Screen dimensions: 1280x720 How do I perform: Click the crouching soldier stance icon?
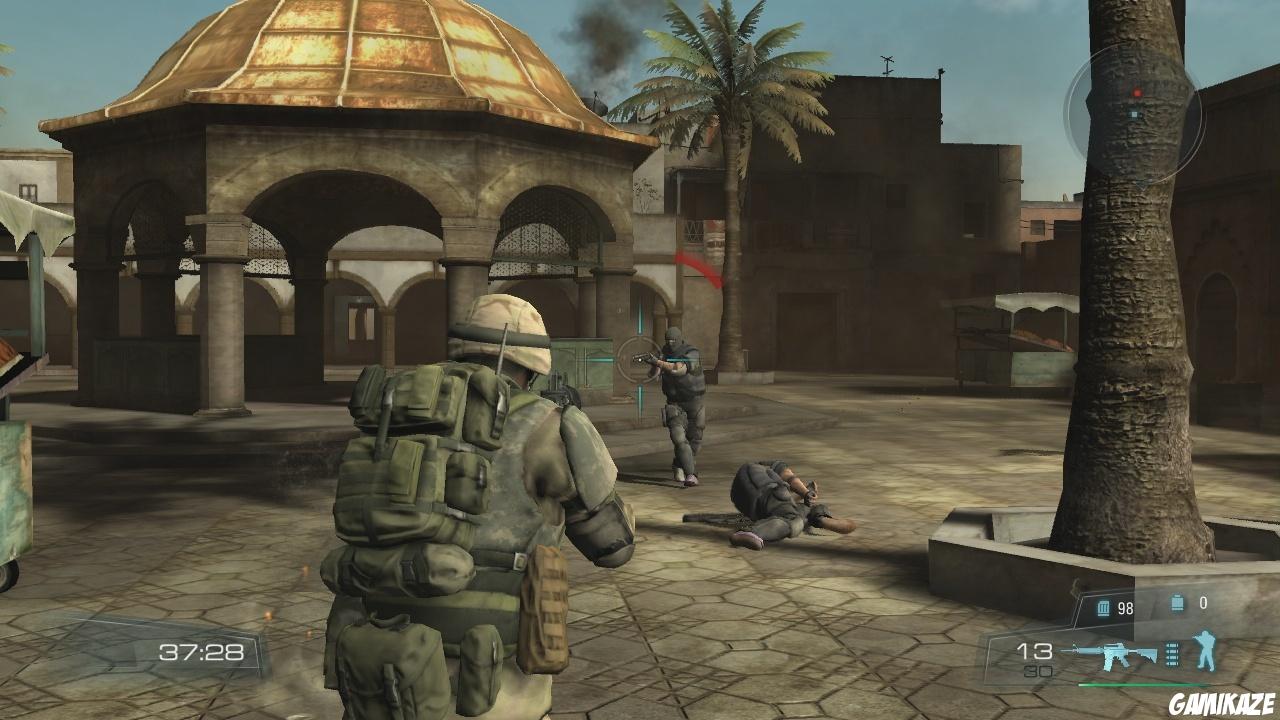coord(1205,652)
